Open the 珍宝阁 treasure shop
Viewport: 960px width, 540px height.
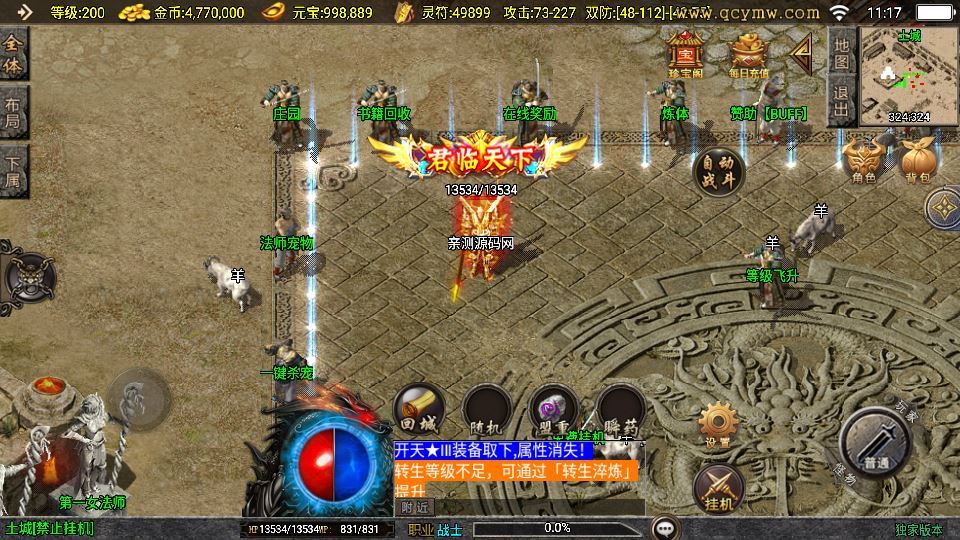[687, 54]
